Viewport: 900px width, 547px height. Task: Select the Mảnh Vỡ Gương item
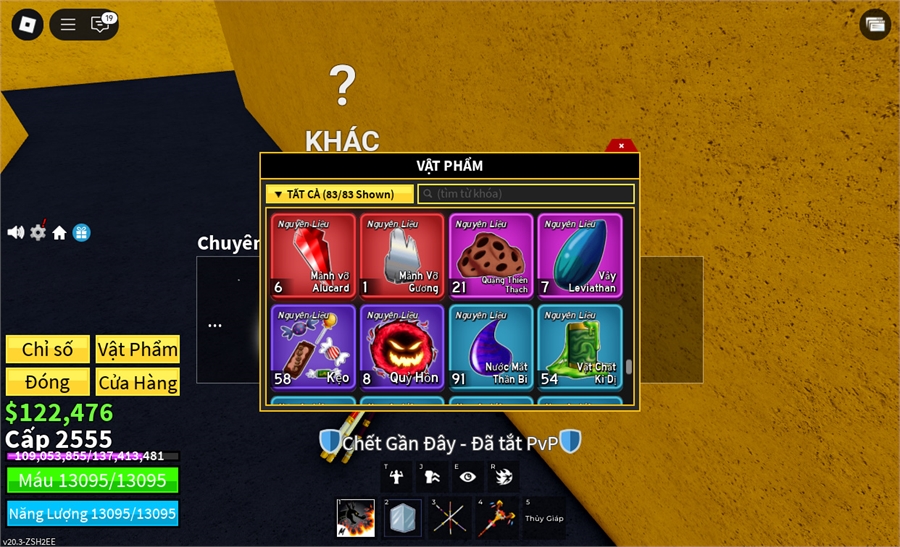pyautogui.click(x=403, y=256)
